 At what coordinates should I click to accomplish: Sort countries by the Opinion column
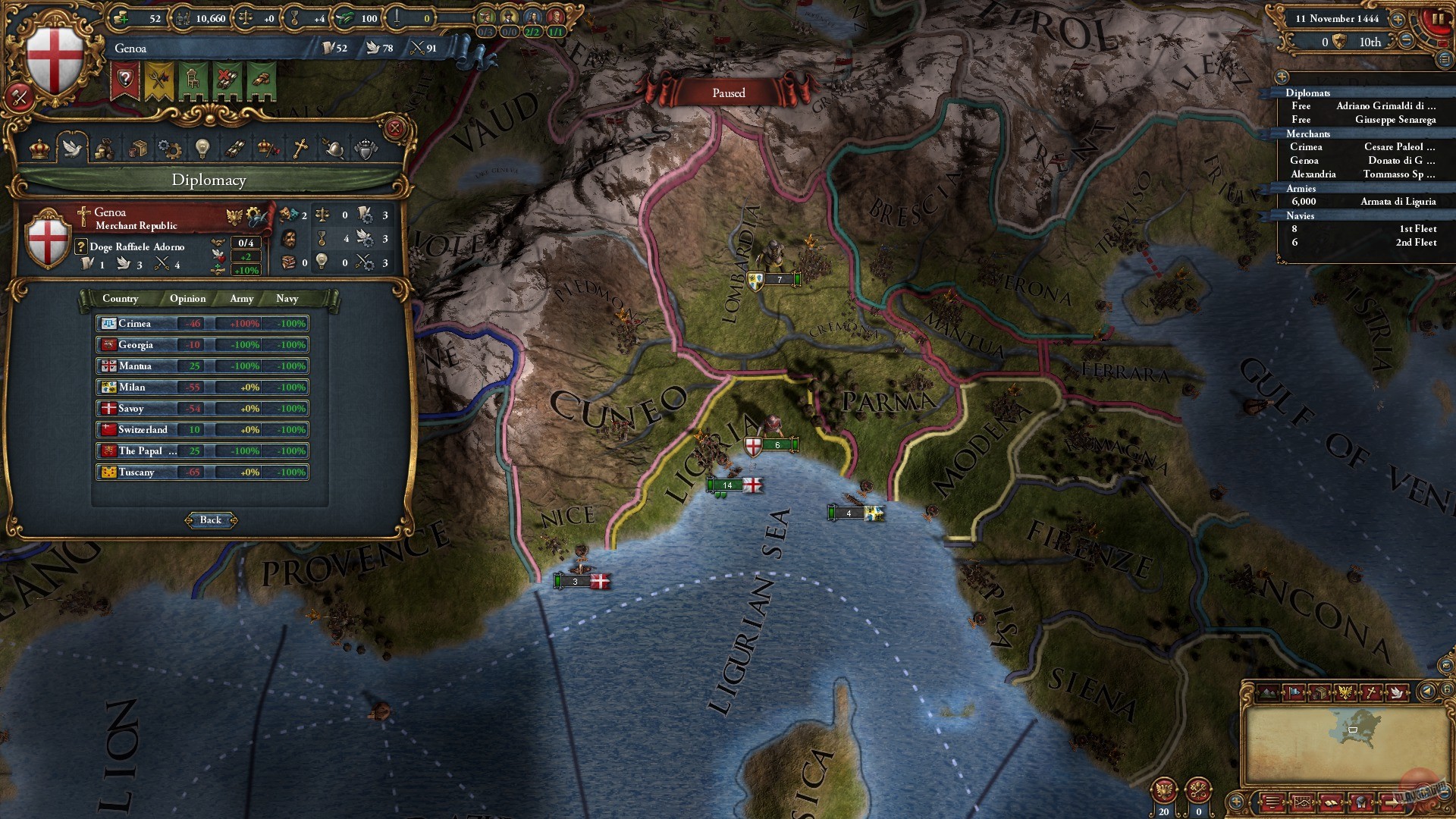coord(187,299)
